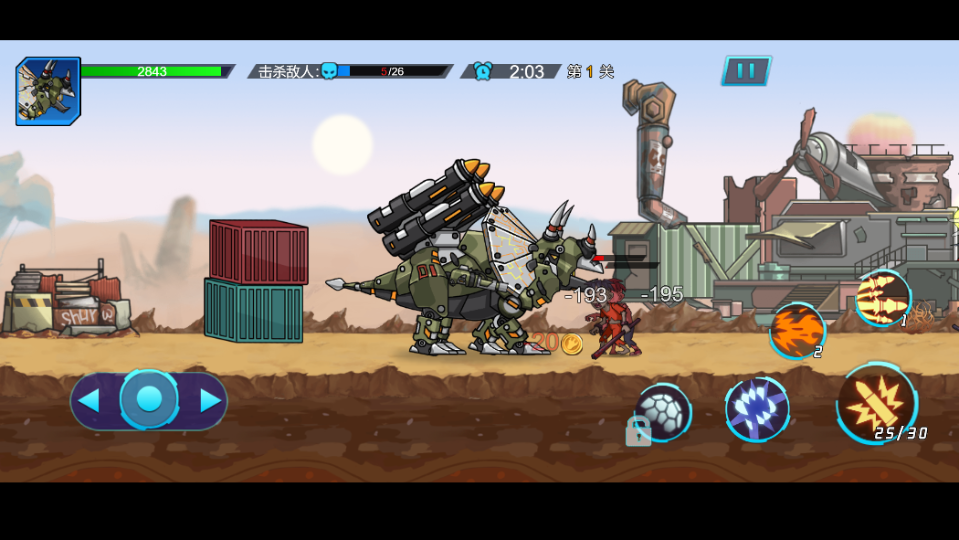Tap the locked shell shield skill

click(x=662, y=412)
